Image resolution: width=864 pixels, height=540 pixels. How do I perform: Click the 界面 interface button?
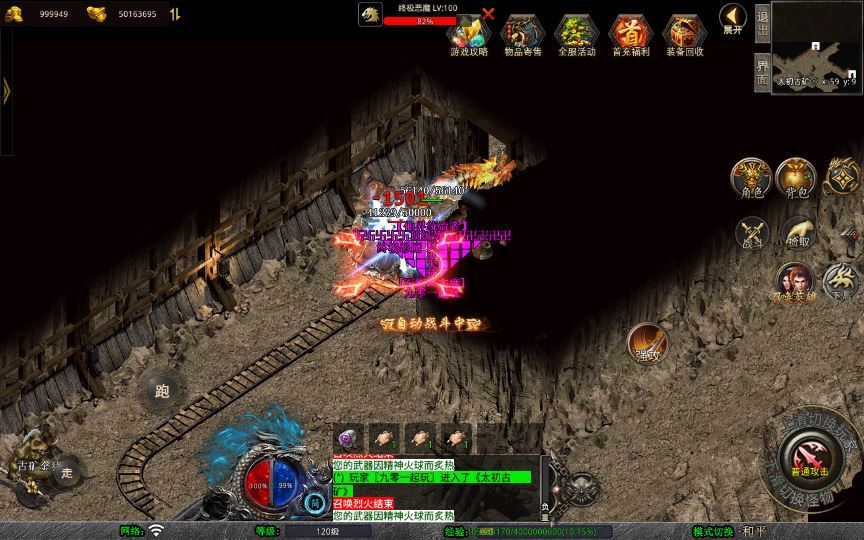(x=762, y=71)
